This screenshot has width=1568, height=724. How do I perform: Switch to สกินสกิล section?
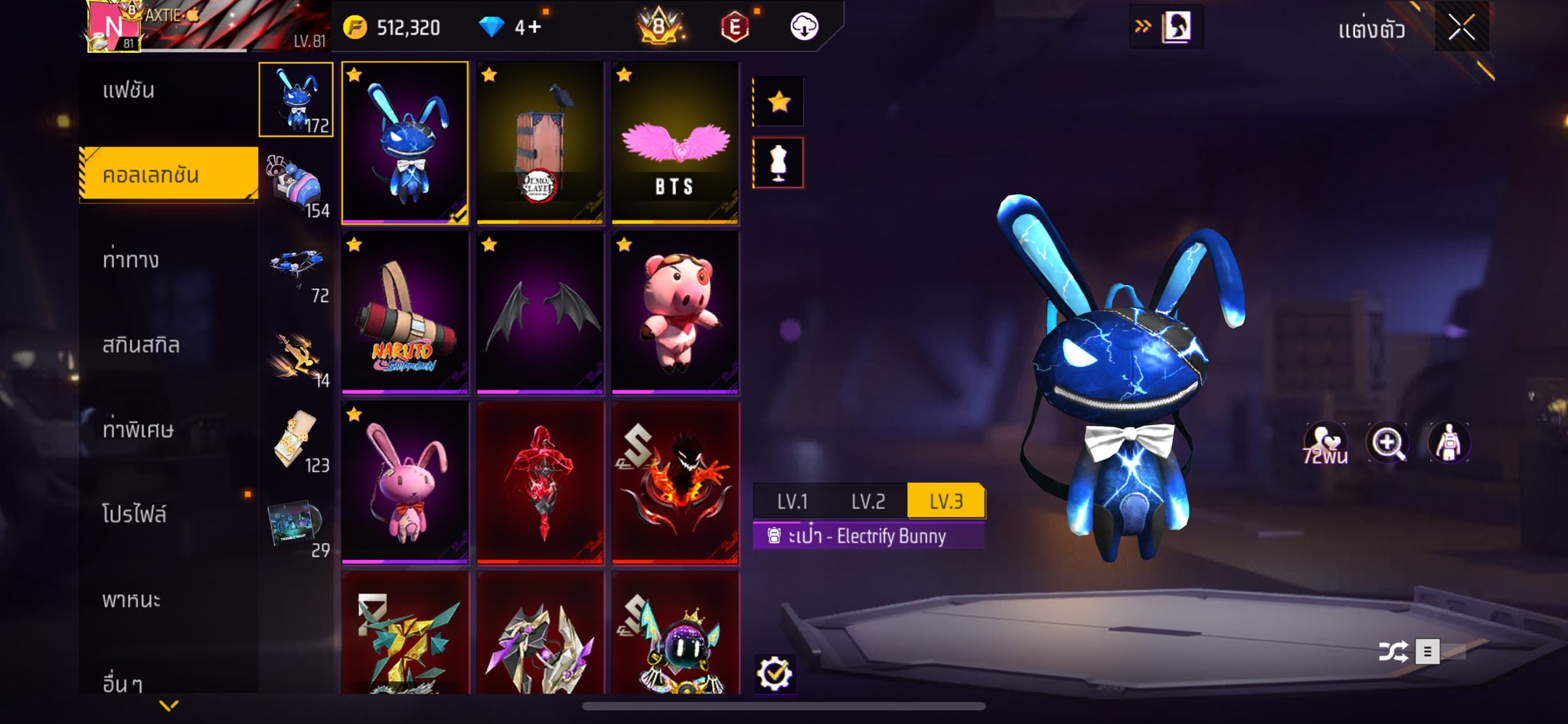tap(141, 346)
